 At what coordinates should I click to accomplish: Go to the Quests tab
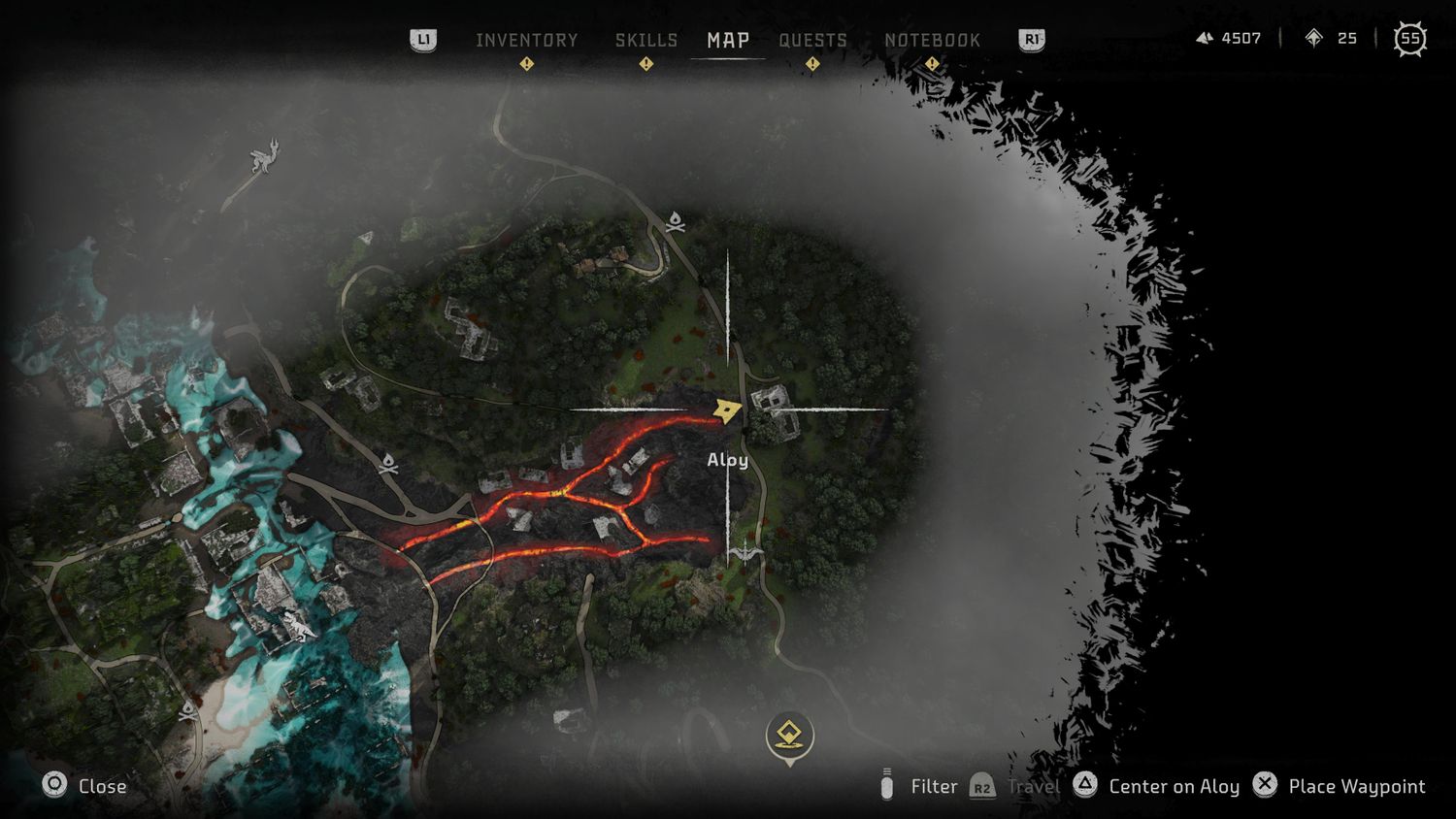[x=812, y=40]
